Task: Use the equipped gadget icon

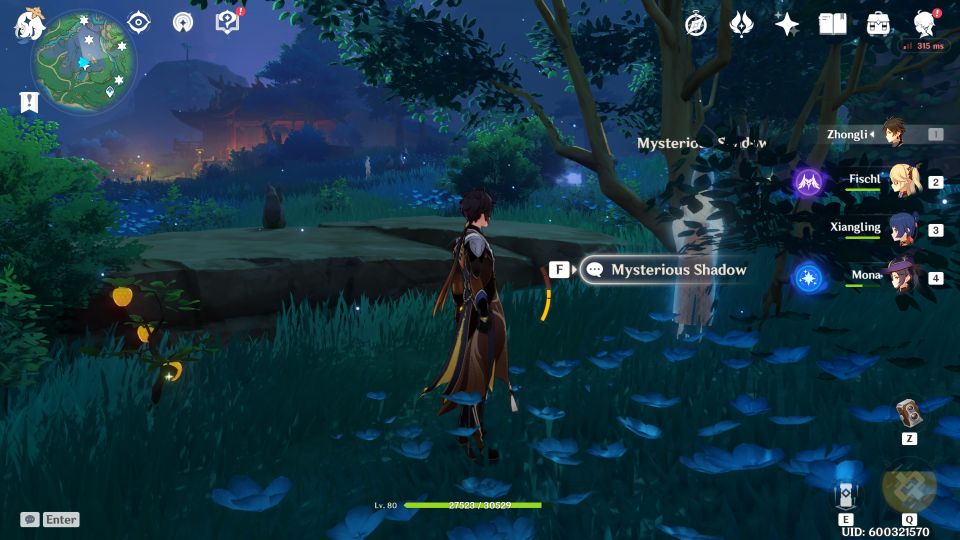Action: pyautogui.click(x=909, y=414)
